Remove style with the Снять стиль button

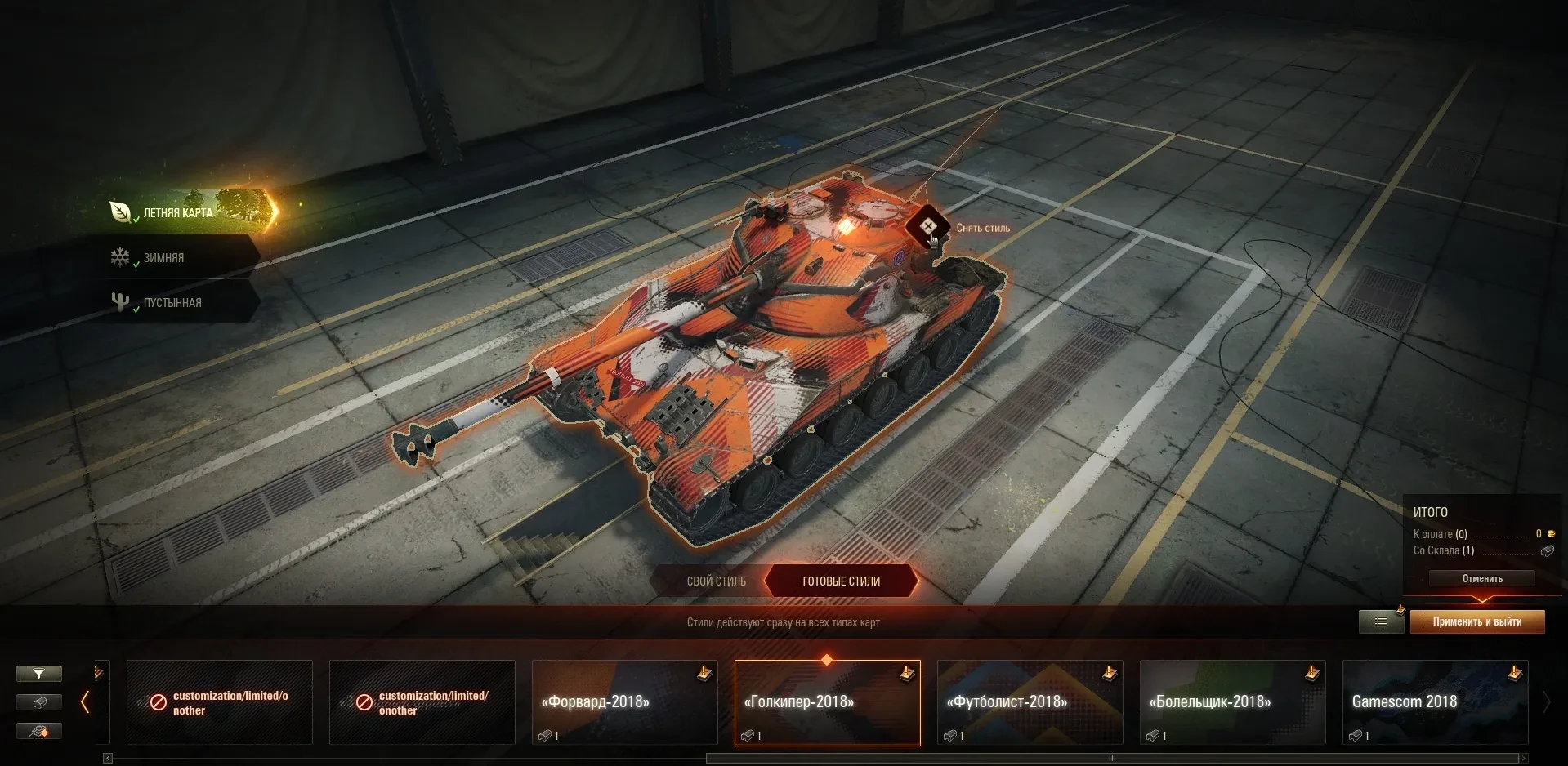pyautogui.click(x=928, y=226)
